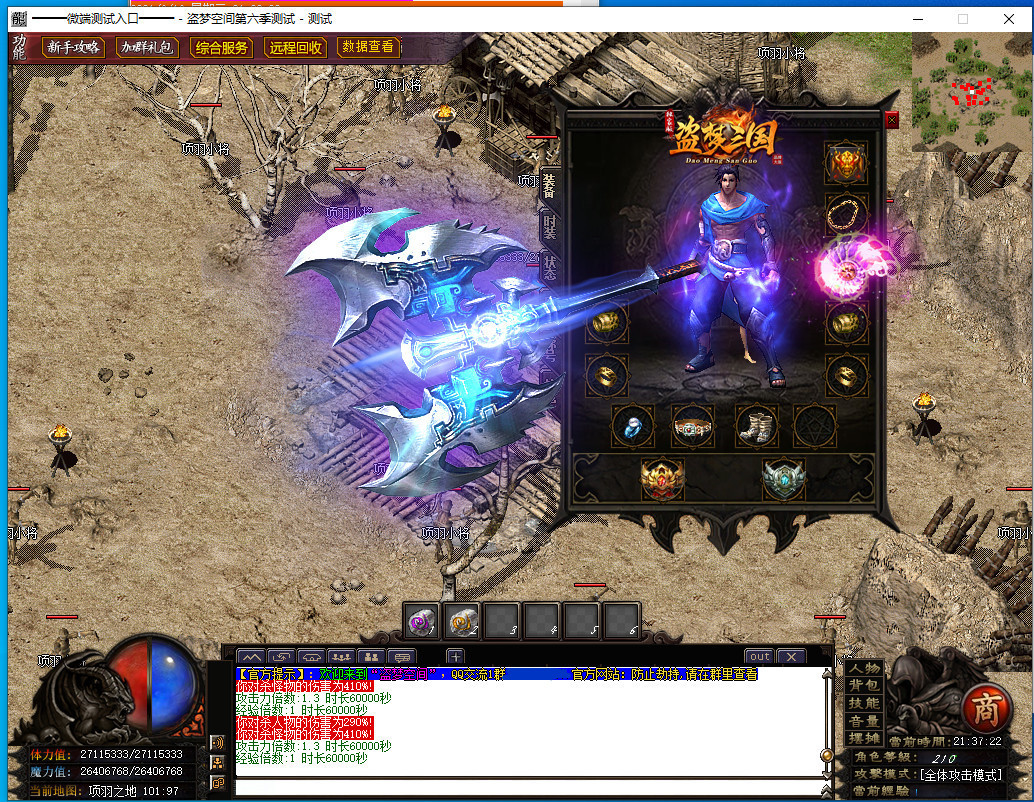Select the equipped gold necklace slot

click(x=846, y=213)
